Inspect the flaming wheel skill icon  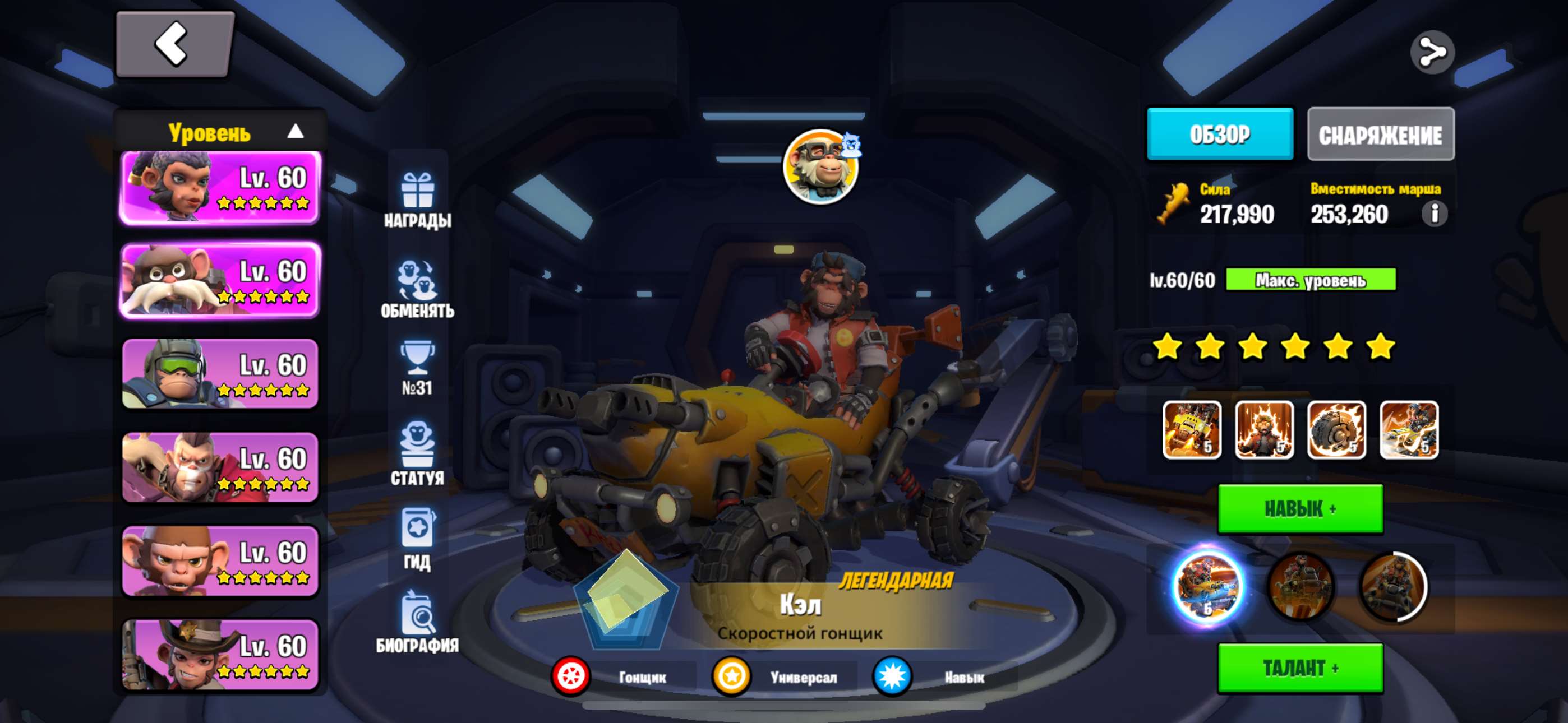(x=1336, y=430)
